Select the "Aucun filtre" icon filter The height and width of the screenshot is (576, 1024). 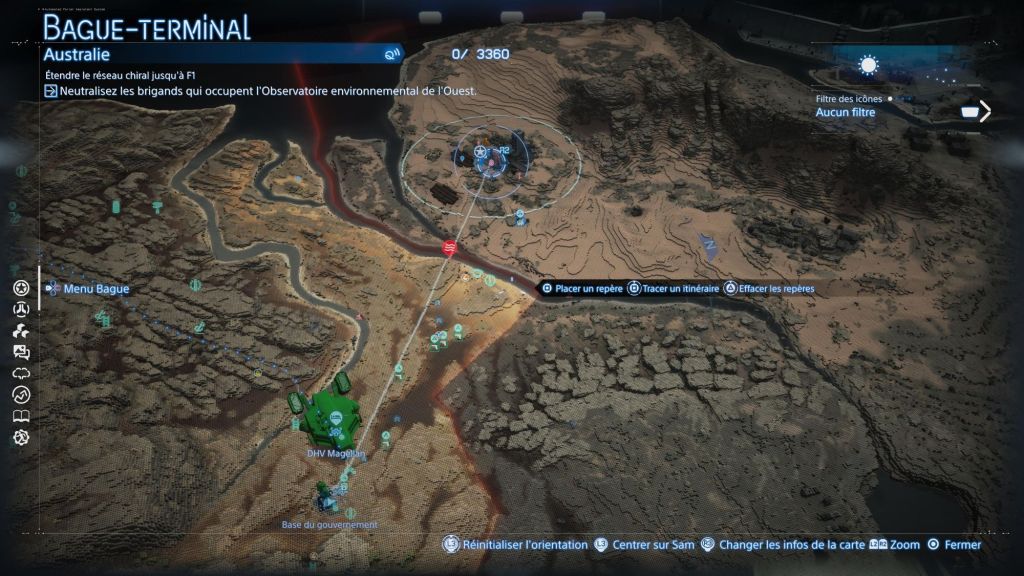846,113
